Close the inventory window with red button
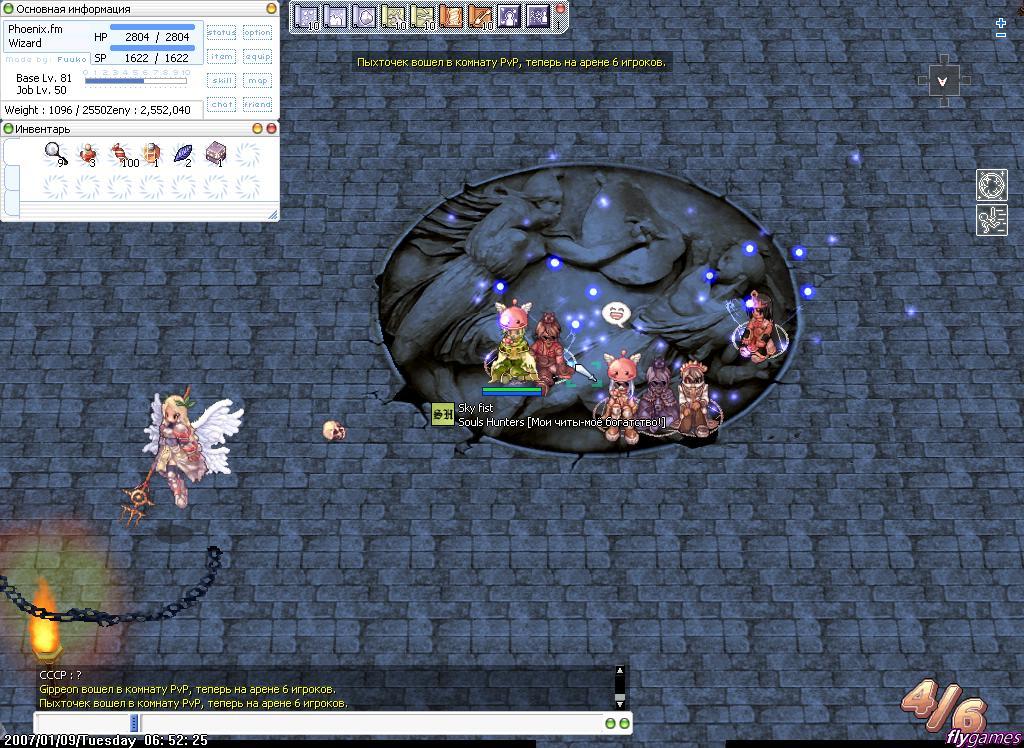The image size is (1024, 748). click(x=271, y=129)
